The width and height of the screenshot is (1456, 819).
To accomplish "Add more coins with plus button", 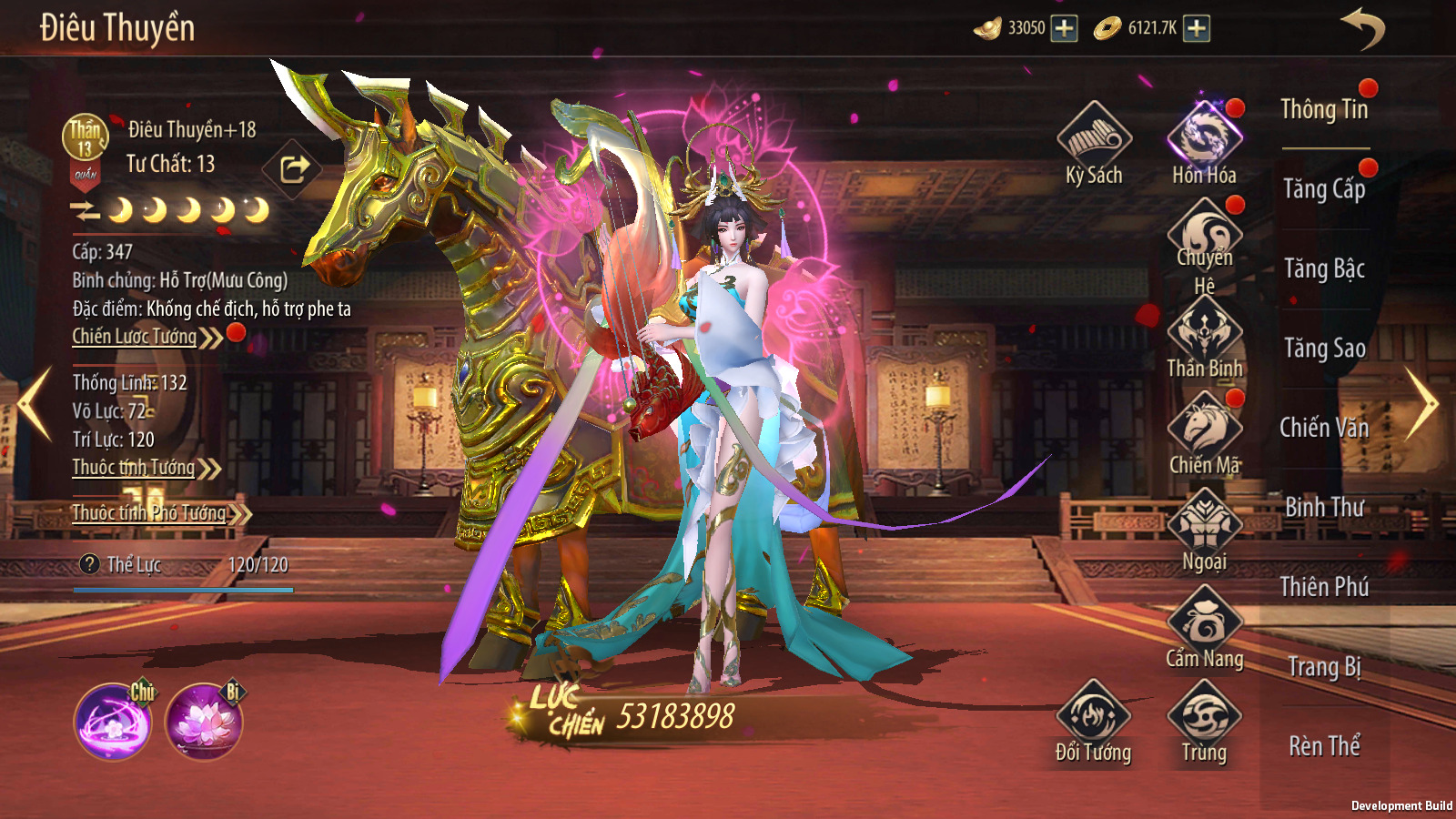I will point(1197,28).
